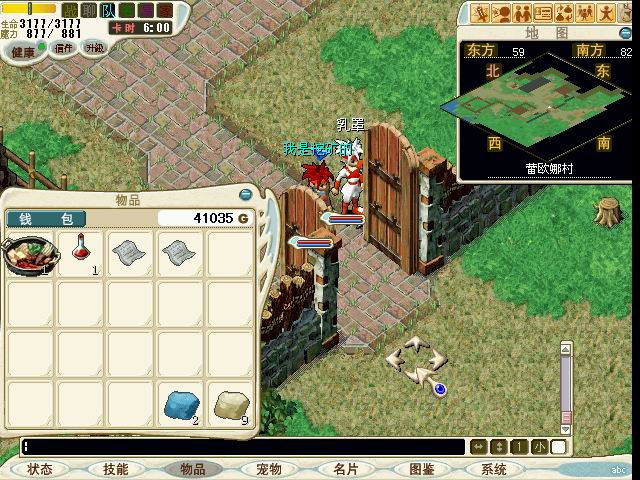Open the 技能 skills menu
The height and width of the screenshot is (480, 640).
coord(115,469)
